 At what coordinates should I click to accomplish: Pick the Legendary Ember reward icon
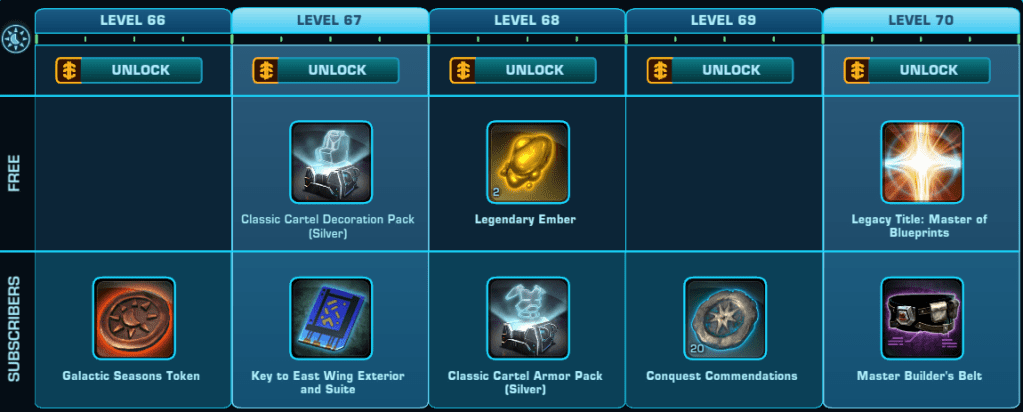[527, 163]
